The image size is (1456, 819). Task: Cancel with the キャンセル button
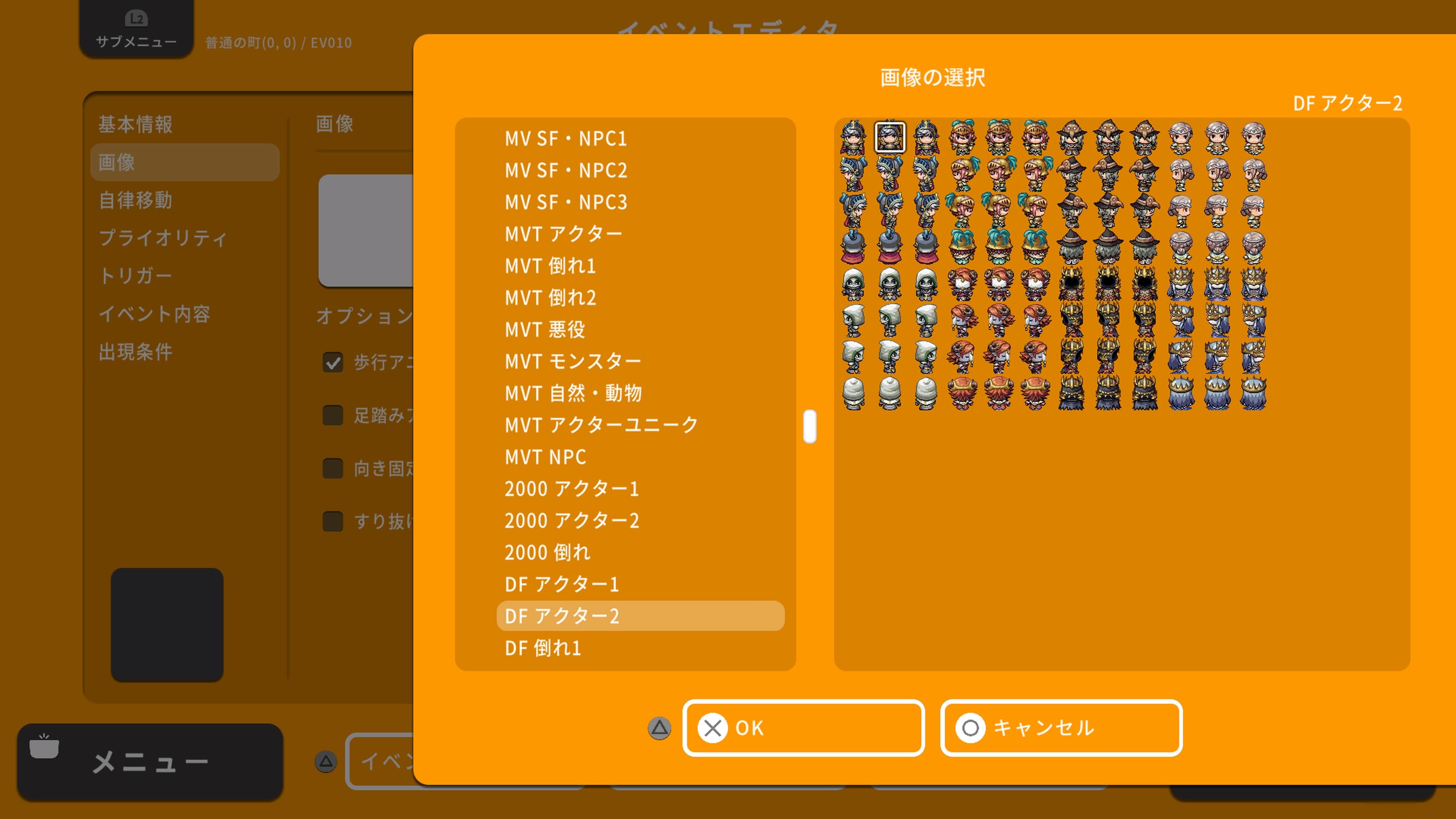click(x=1061, y=728)
